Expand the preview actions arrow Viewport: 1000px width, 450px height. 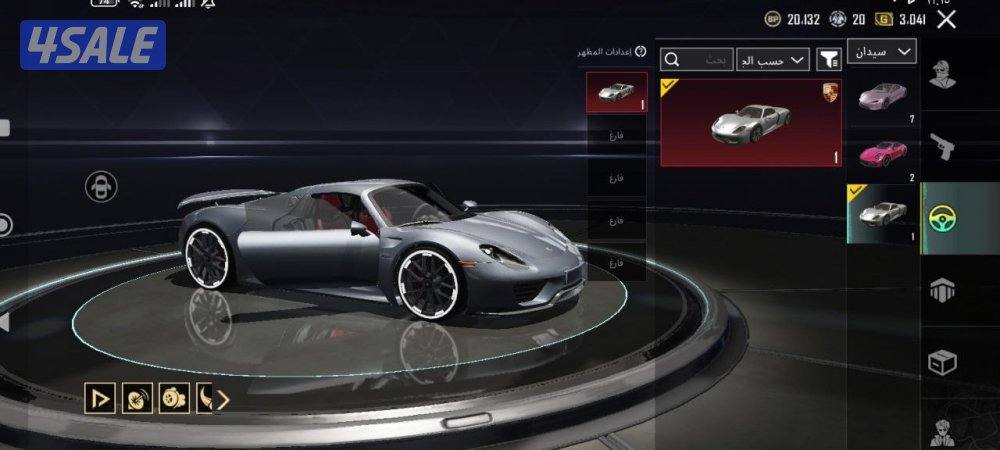(223, 399)
